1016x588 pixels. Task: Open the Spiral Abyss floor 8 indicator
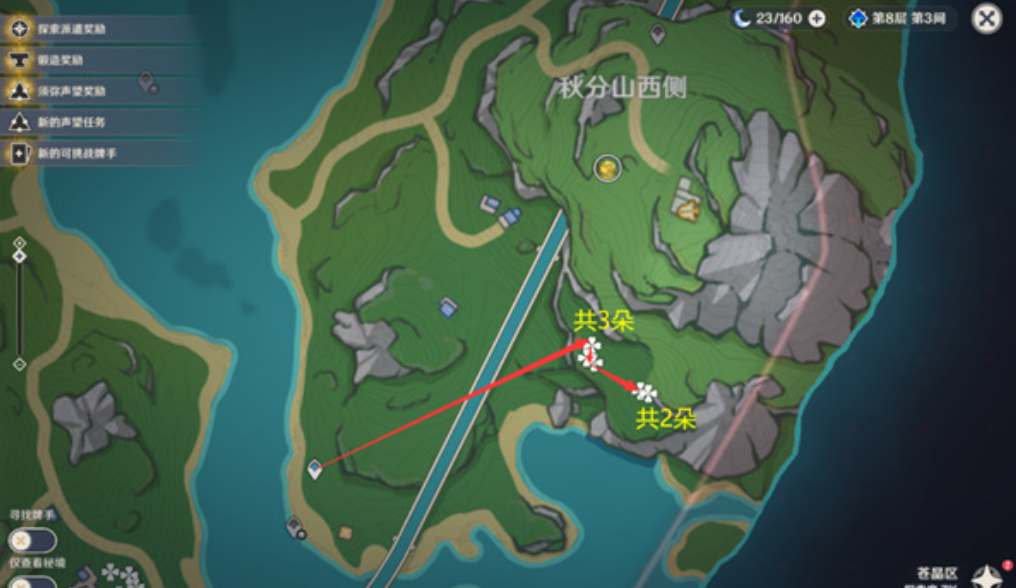900,19
